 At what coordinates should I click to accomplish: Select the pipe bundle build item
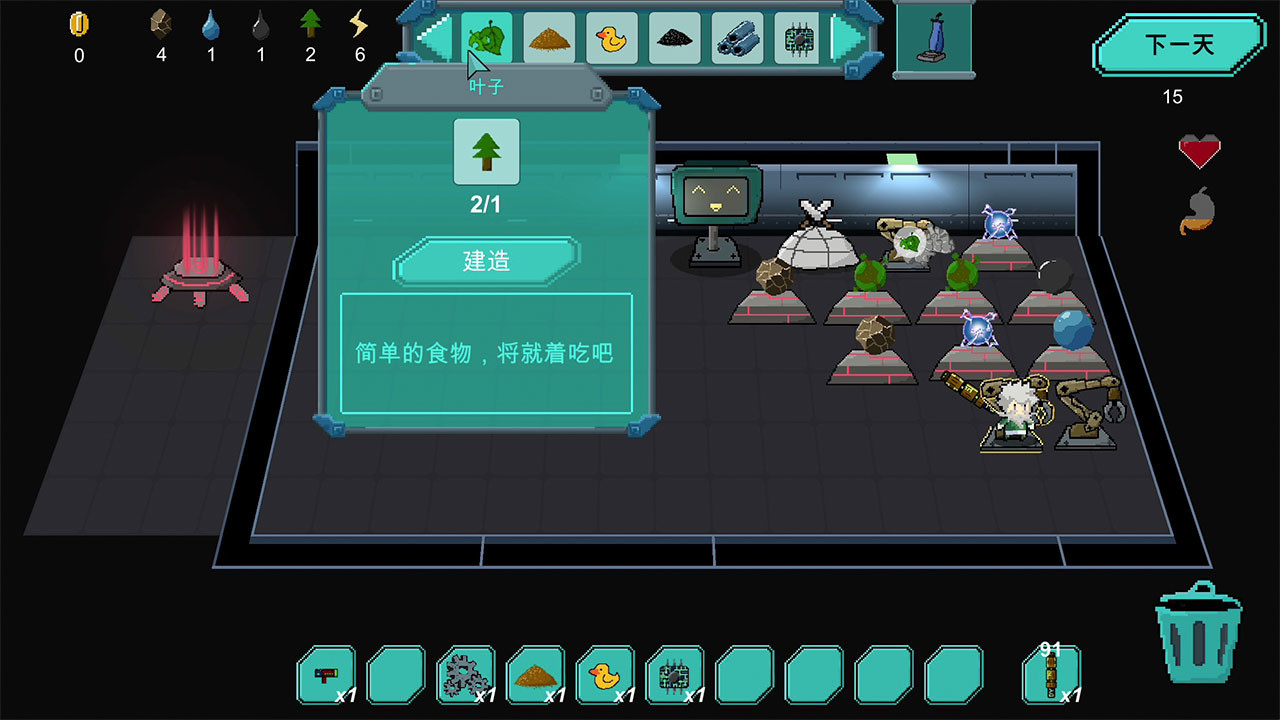[x=737, y=38]
